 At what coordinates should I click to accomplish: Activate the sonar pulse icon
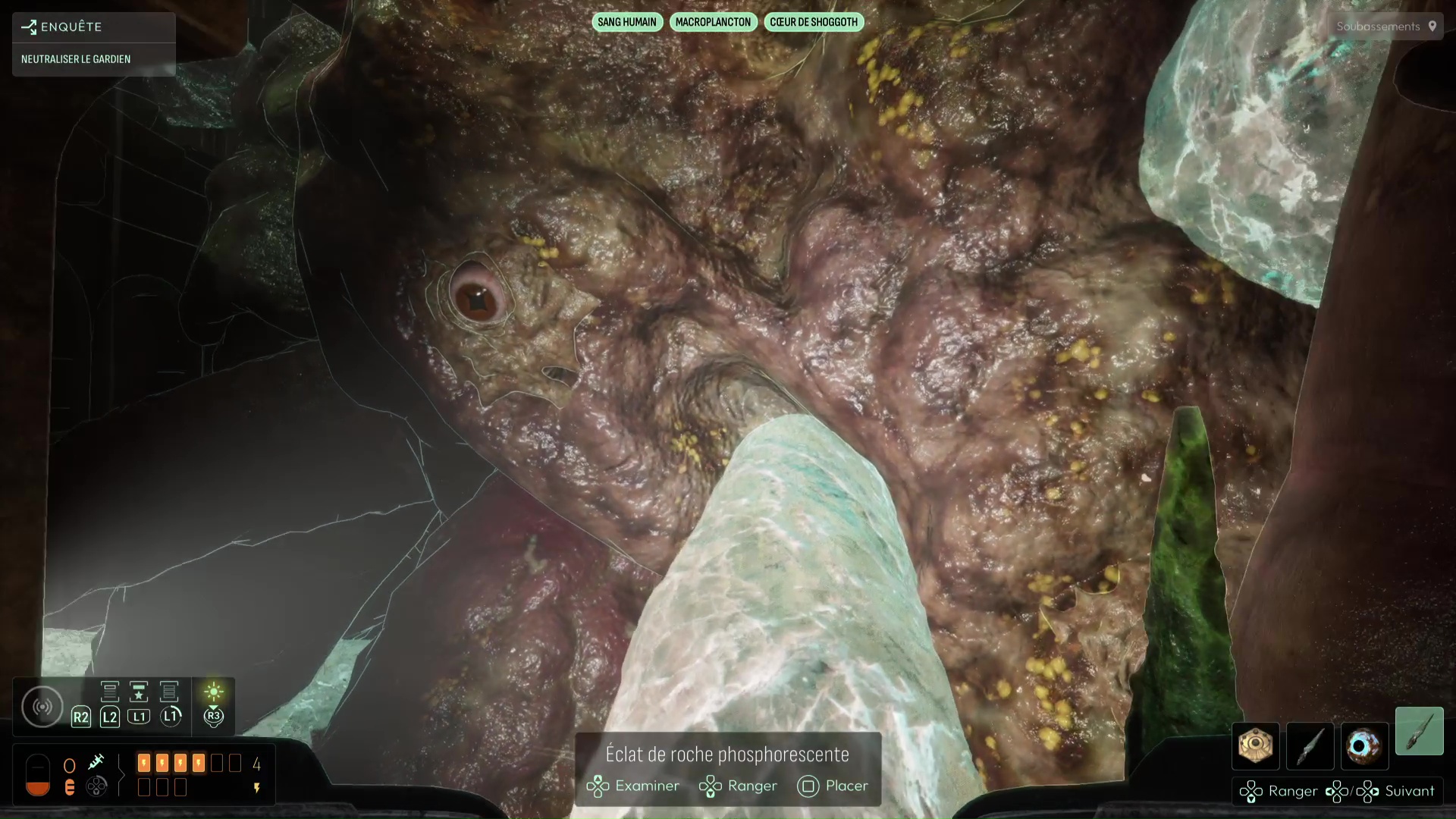pos(42,707)
